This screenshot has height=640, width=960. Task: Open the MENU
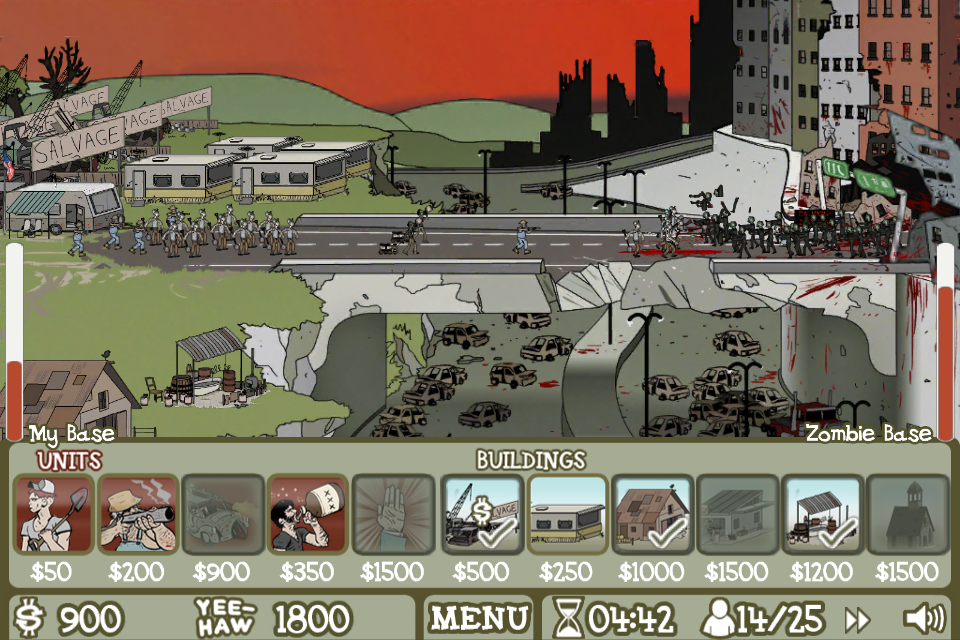click(x=480, y=618)
